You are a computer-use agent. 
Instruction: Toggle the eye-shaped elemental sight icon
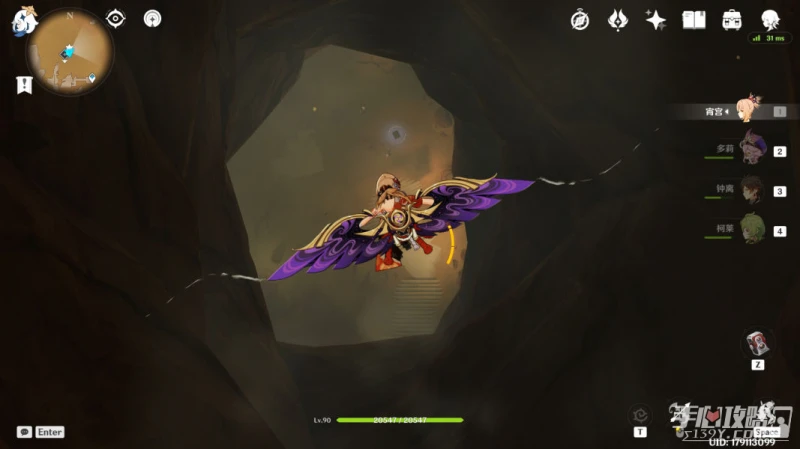116,18
